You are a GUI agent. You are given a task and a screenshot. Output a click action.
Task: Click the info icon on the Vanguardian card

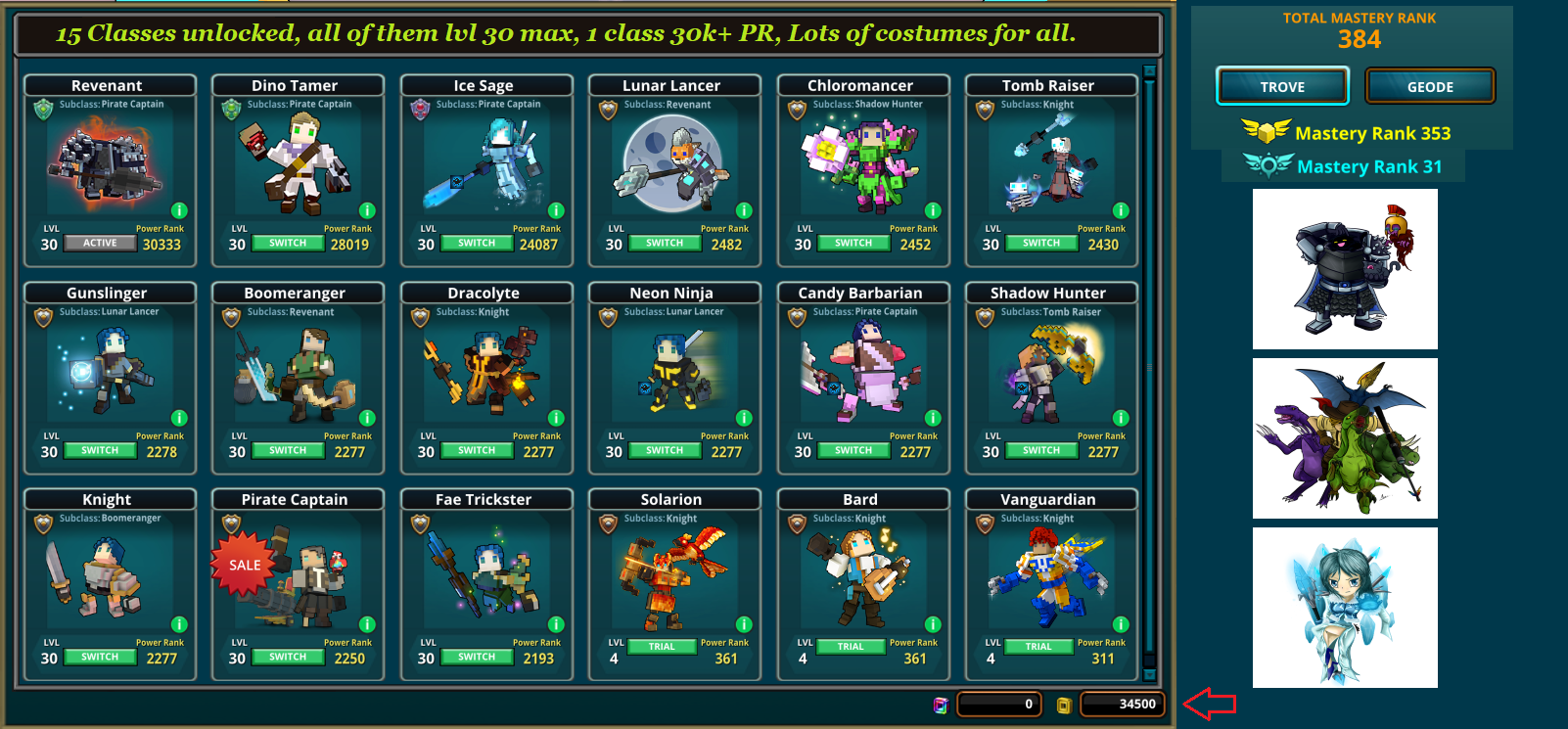click(x=1121, y=624)
